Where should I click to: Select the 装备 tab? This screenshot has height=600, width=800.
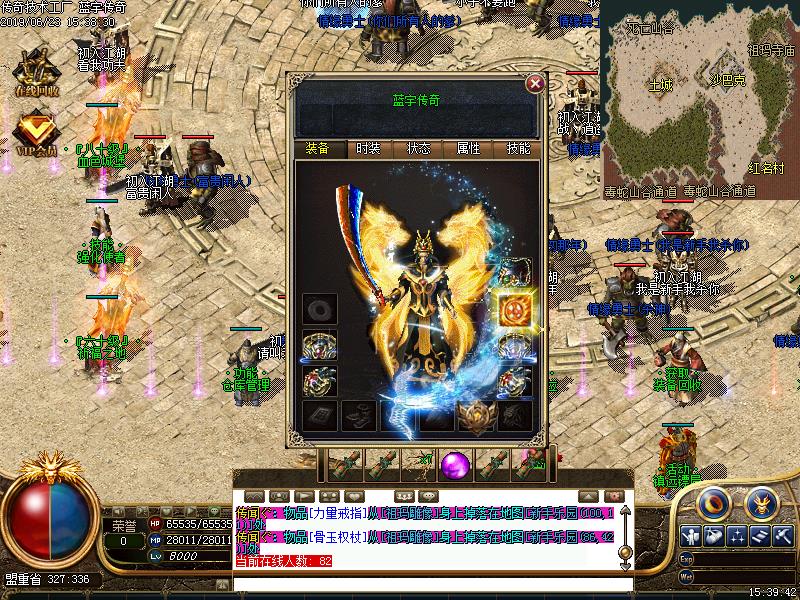tap(318, 149)
